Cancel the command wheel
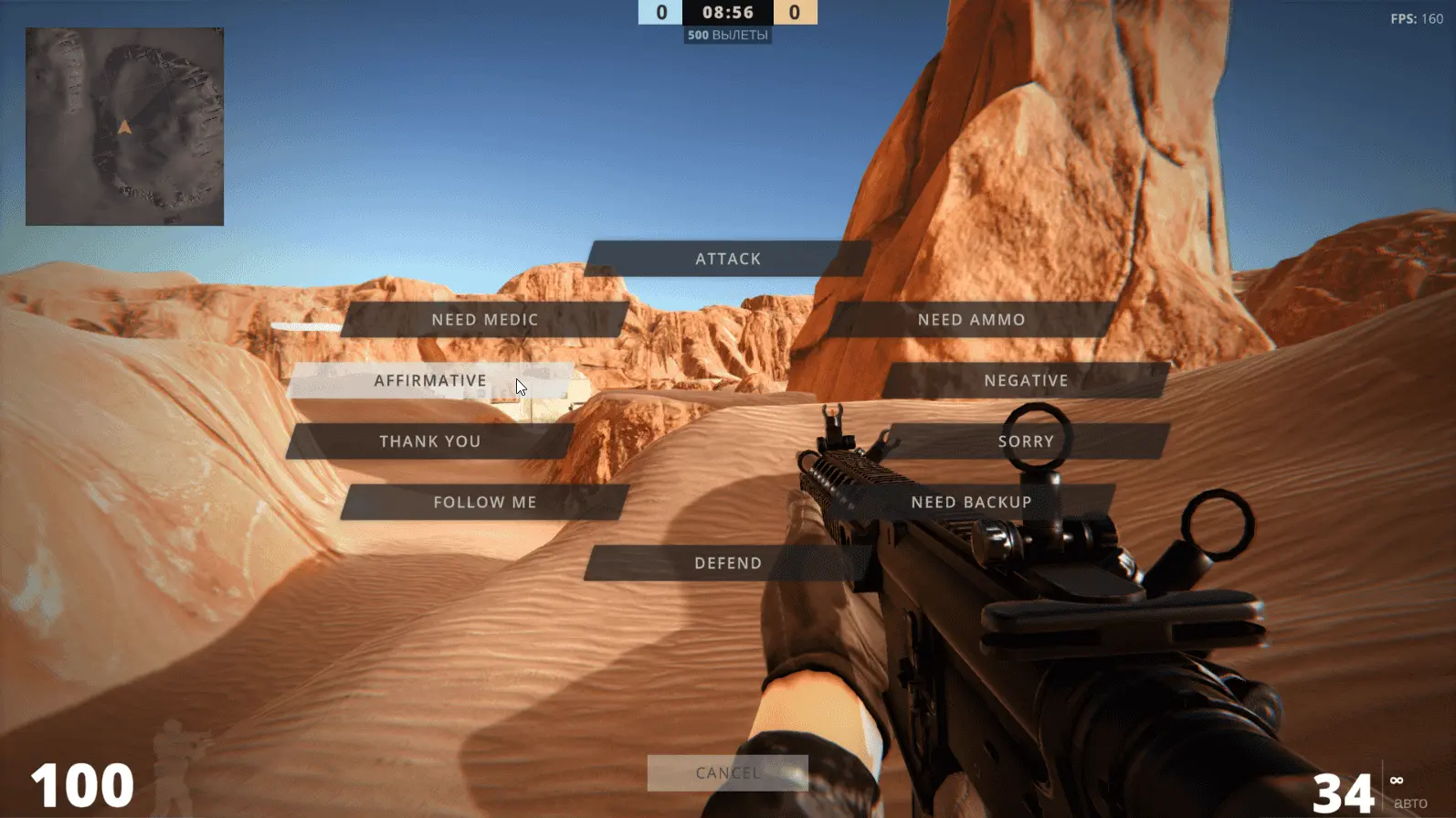Image resolution: width=1456 pixels, height=818 pixels. [727, 773]
